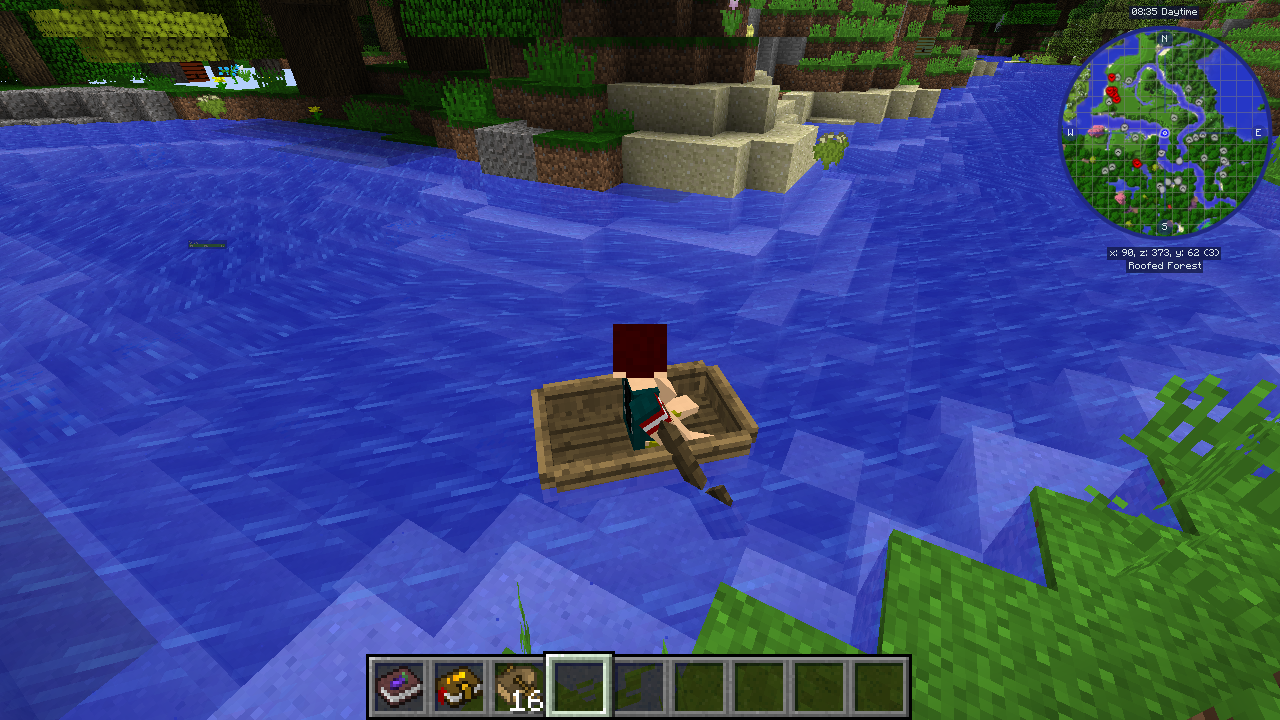Select the gold-clasped book hotbar slot
1280x720 pixels.
tap(458, 687)
